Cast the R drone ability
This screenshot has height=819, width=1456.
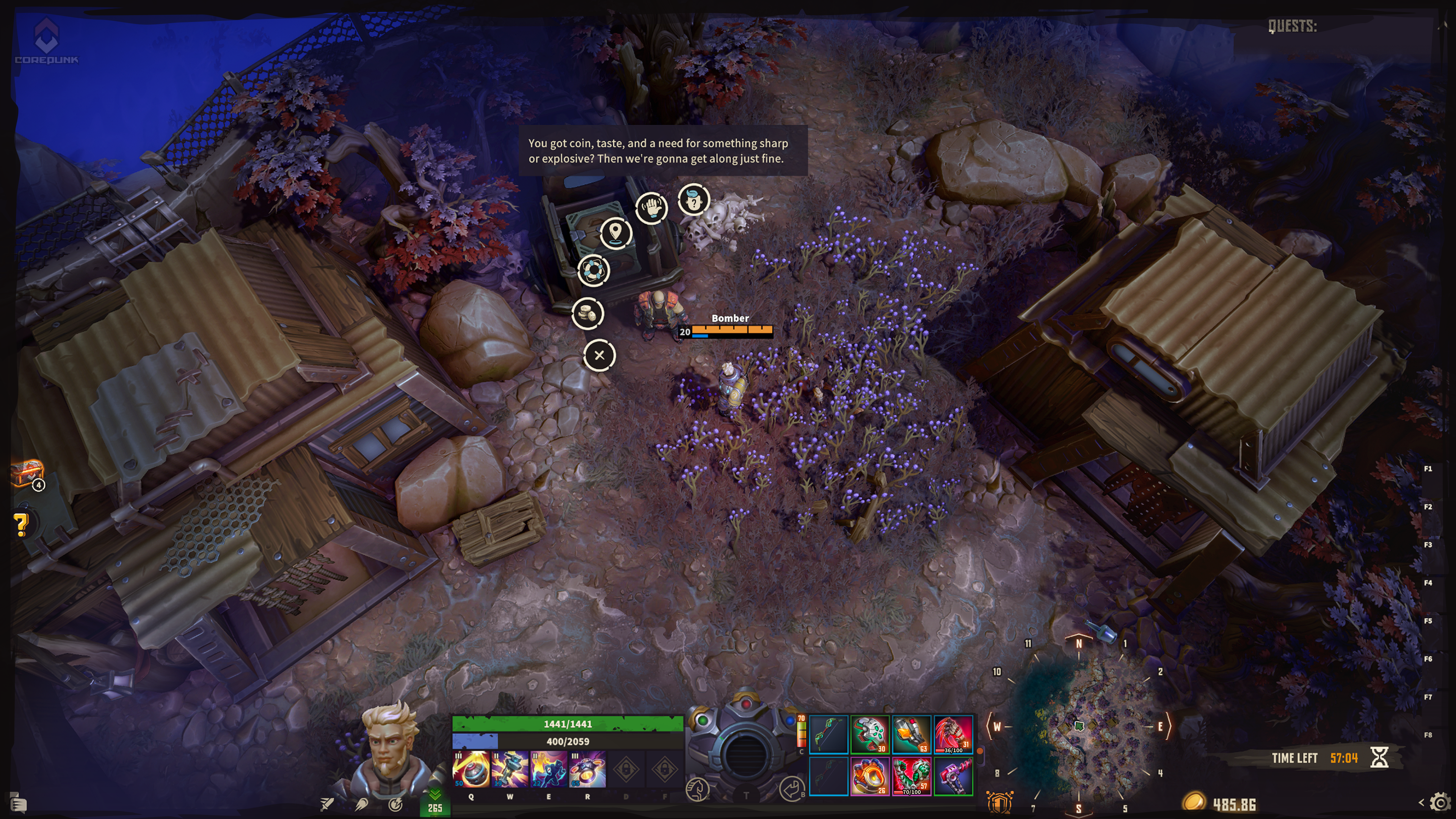587,769
